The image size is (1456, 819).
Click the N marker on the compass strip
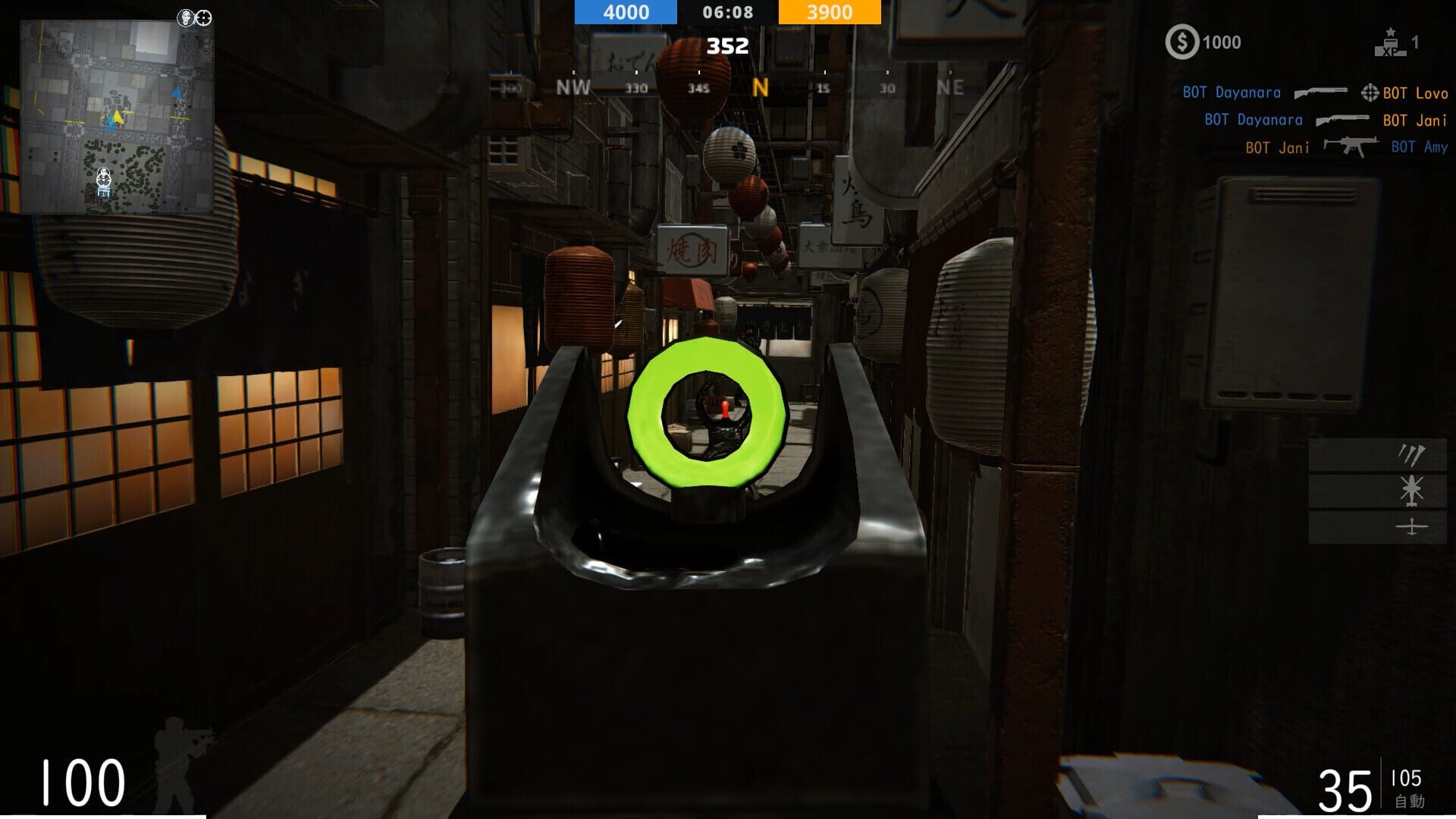tap(760, 88)
